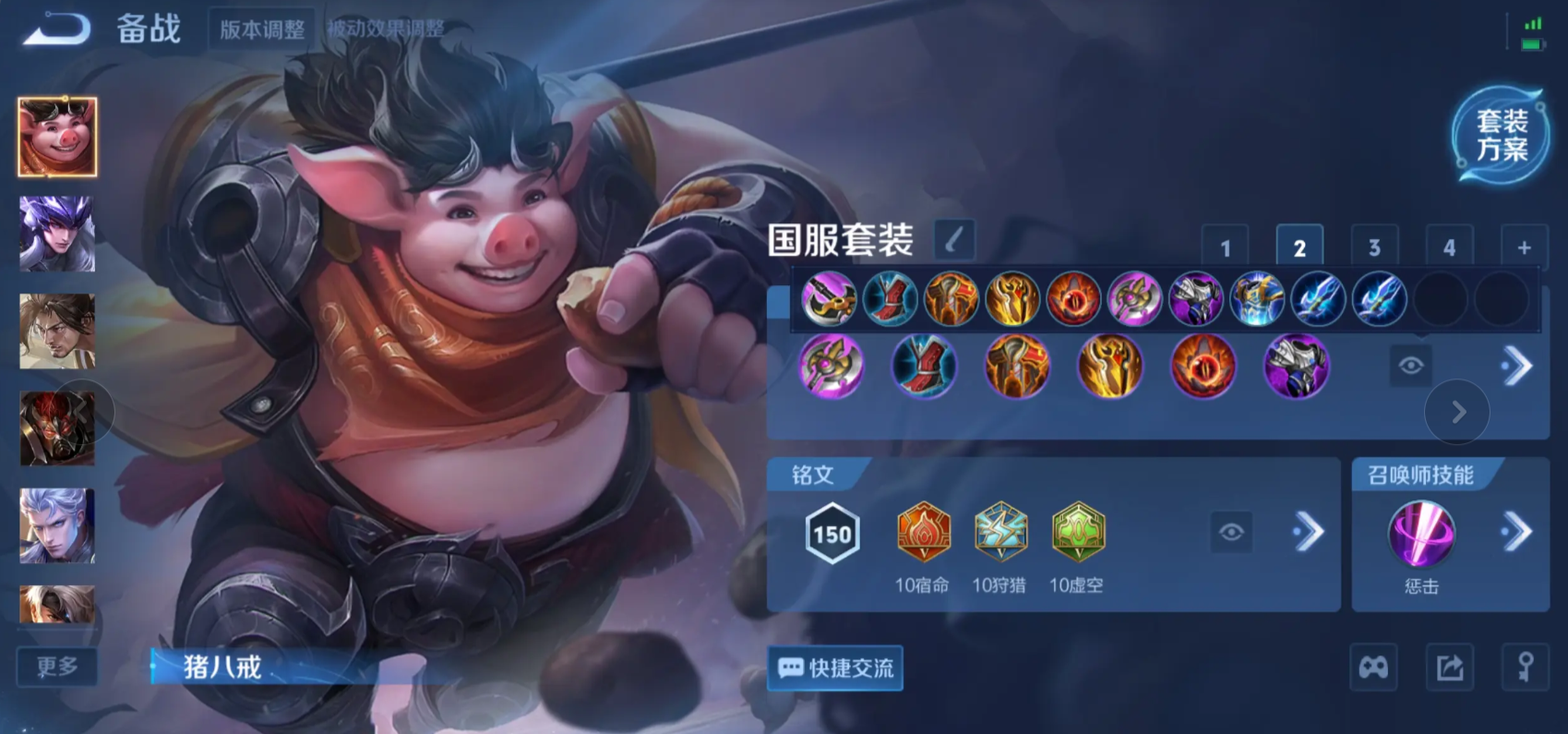Viewport: 1568px width, 734px height.
Task: Switch to equipment set 1
Action: (1225, 247)
